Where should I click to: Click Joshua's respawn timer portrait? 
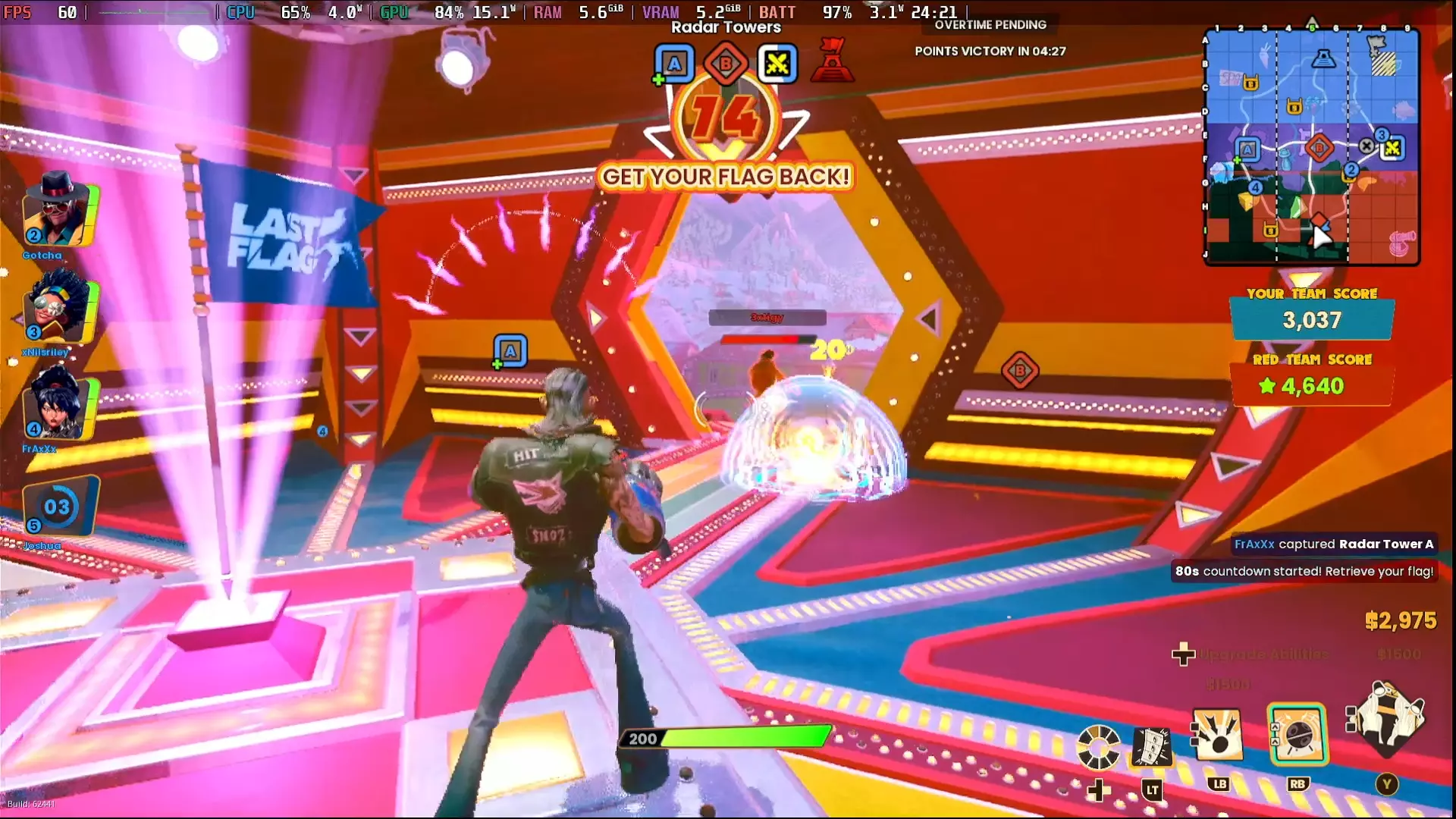(x=58, y=507)
